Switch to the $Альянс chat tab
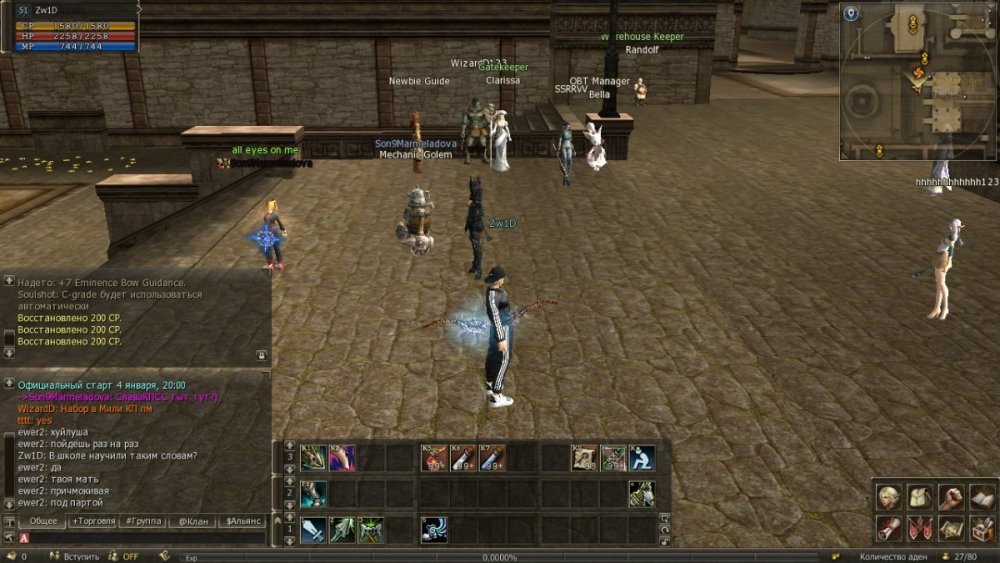Screen dimensions: 1000x563 (243, 521)
